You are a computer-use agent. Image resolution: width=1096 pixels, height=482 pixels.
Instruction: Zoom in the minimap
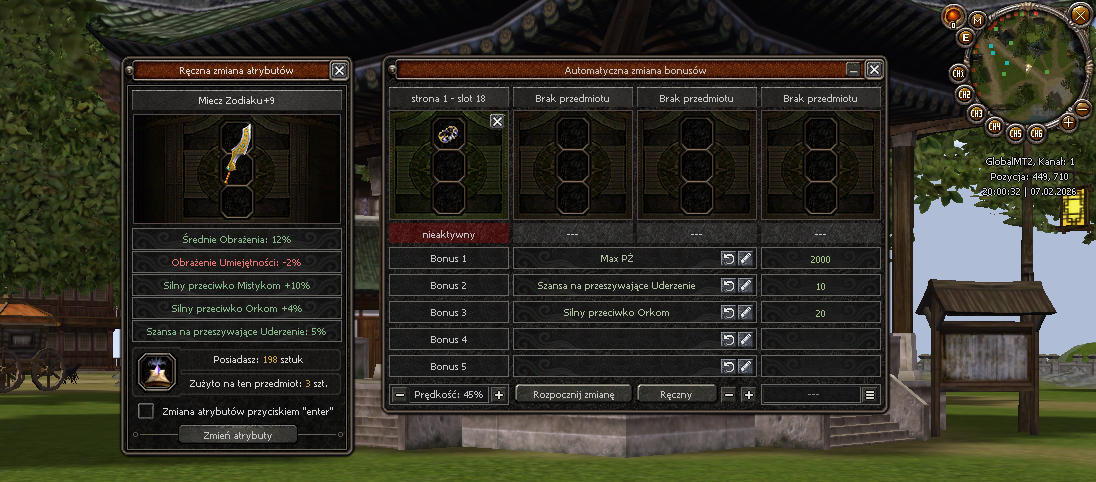point(1068,122)
